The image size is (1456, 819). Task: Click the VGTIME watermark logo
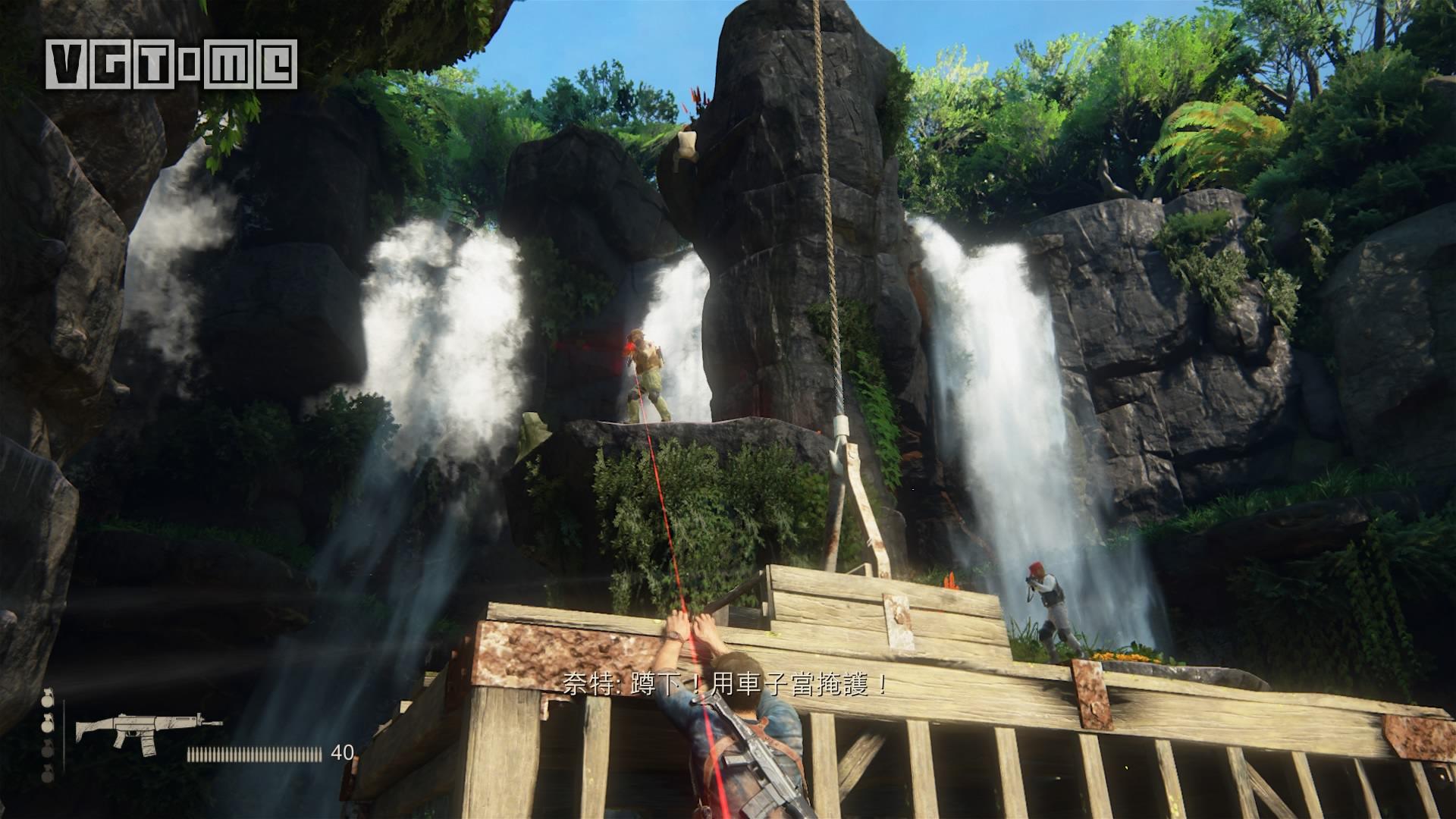click(171, 63)
